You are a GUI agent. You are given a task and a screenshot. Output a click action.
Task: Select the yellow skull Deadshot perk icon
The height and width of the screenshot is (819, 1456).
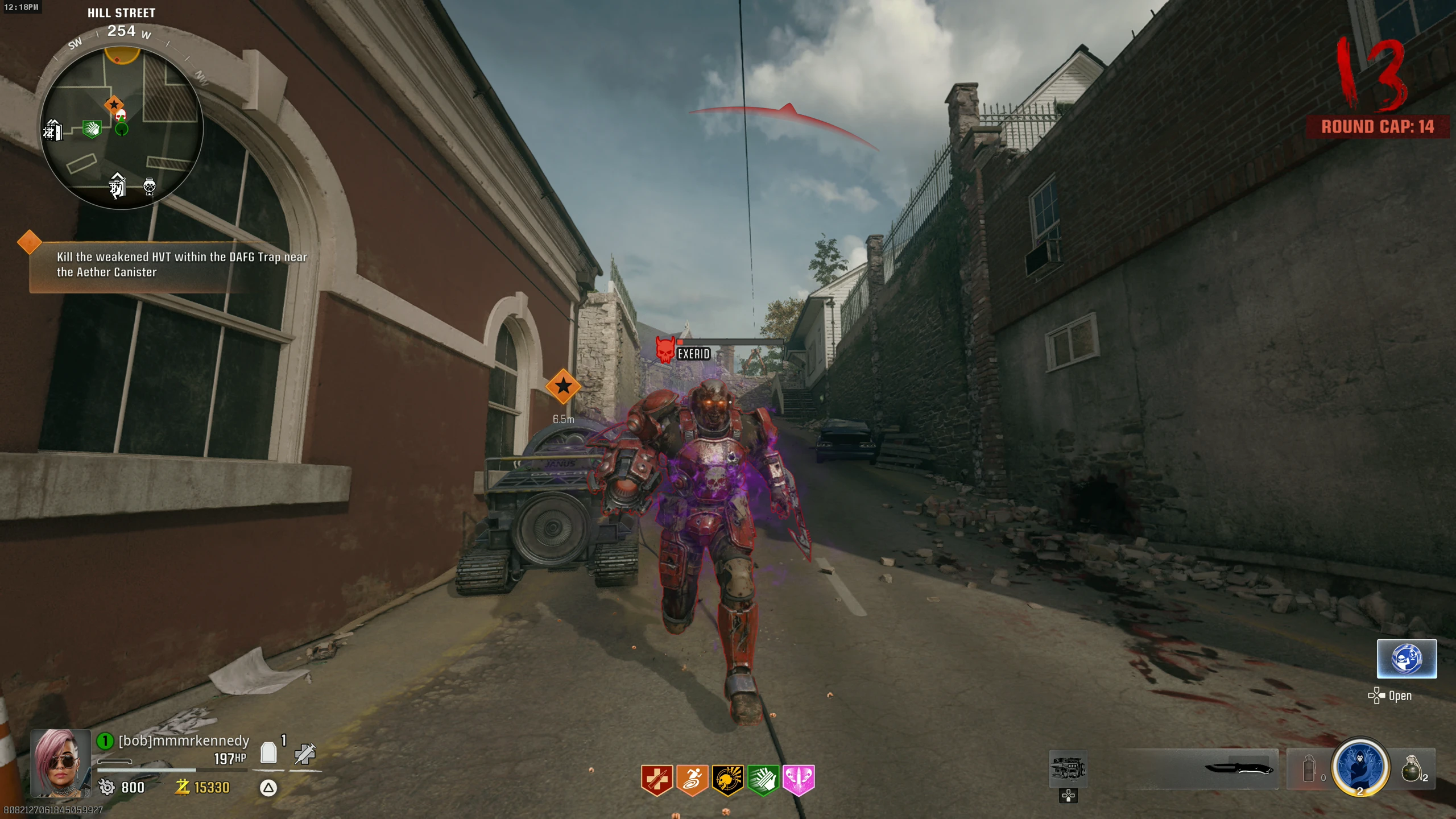click(727, 779)
